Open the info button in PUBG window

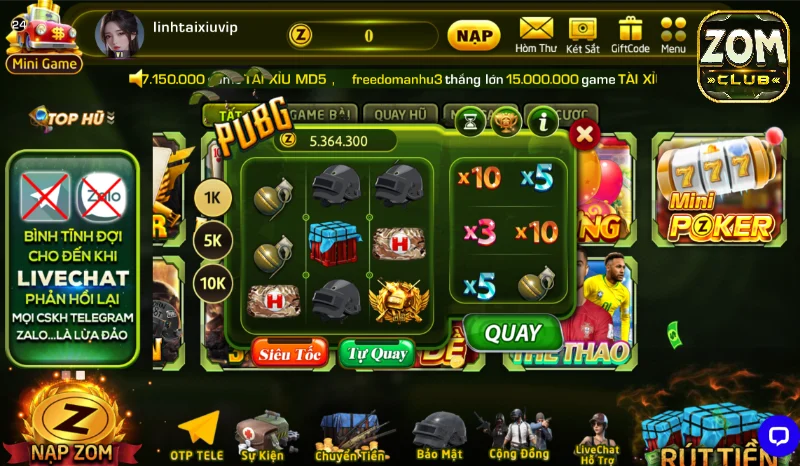(x=542, y=122)
